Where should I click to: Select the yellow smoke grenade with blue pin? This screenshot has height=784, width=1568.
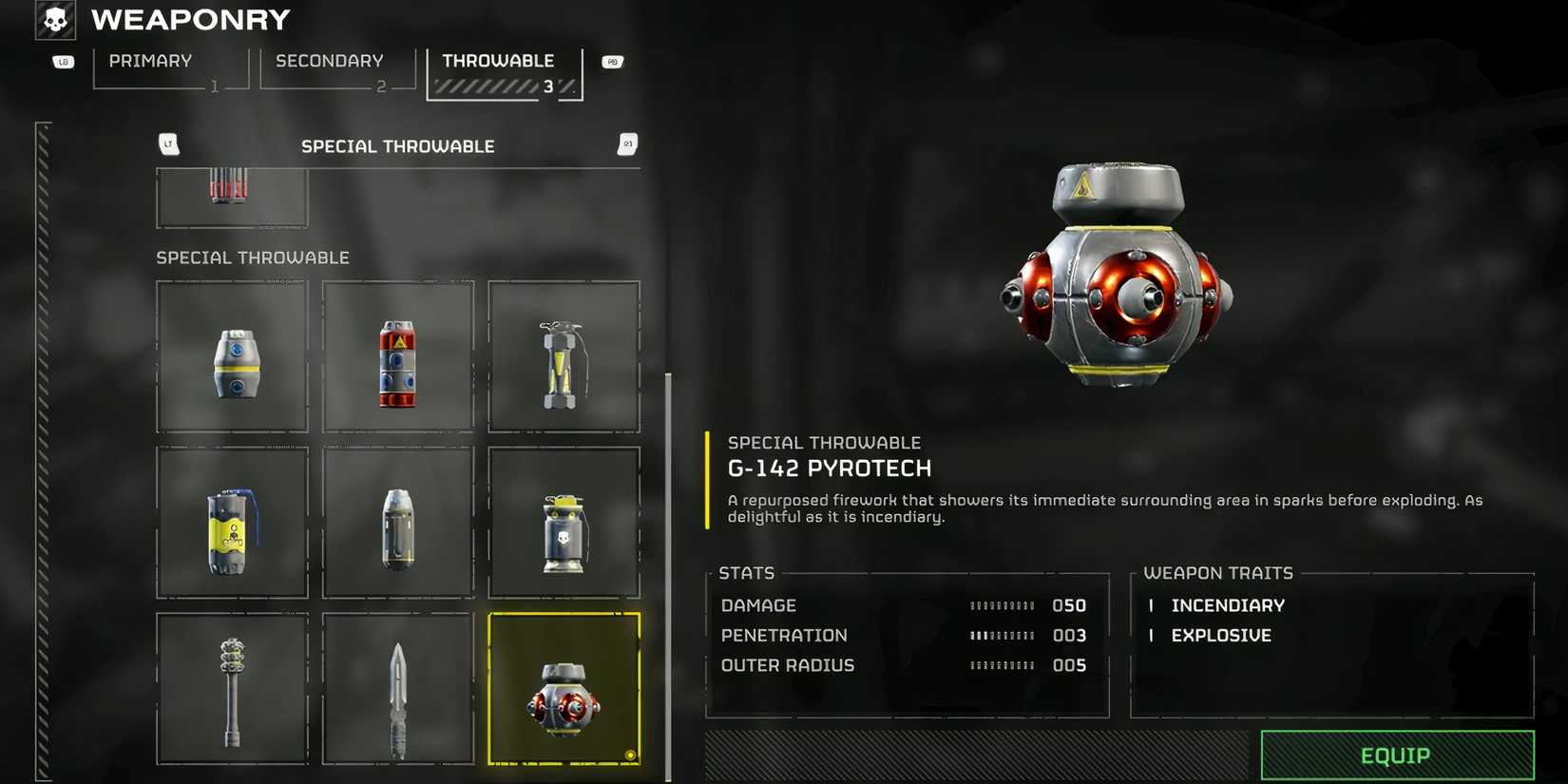231,523
